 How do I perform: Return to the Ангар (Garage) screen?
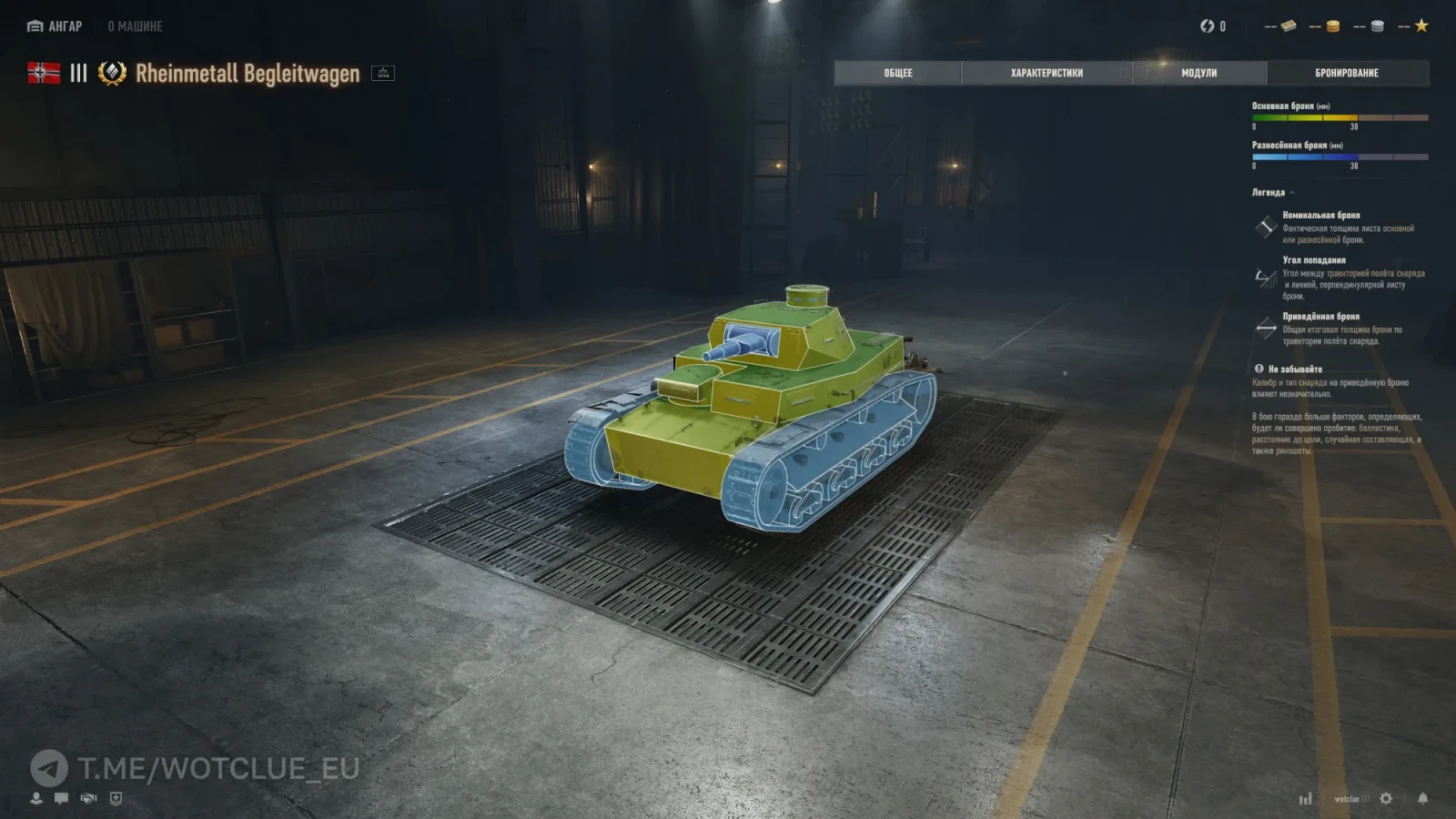point(55,26)
